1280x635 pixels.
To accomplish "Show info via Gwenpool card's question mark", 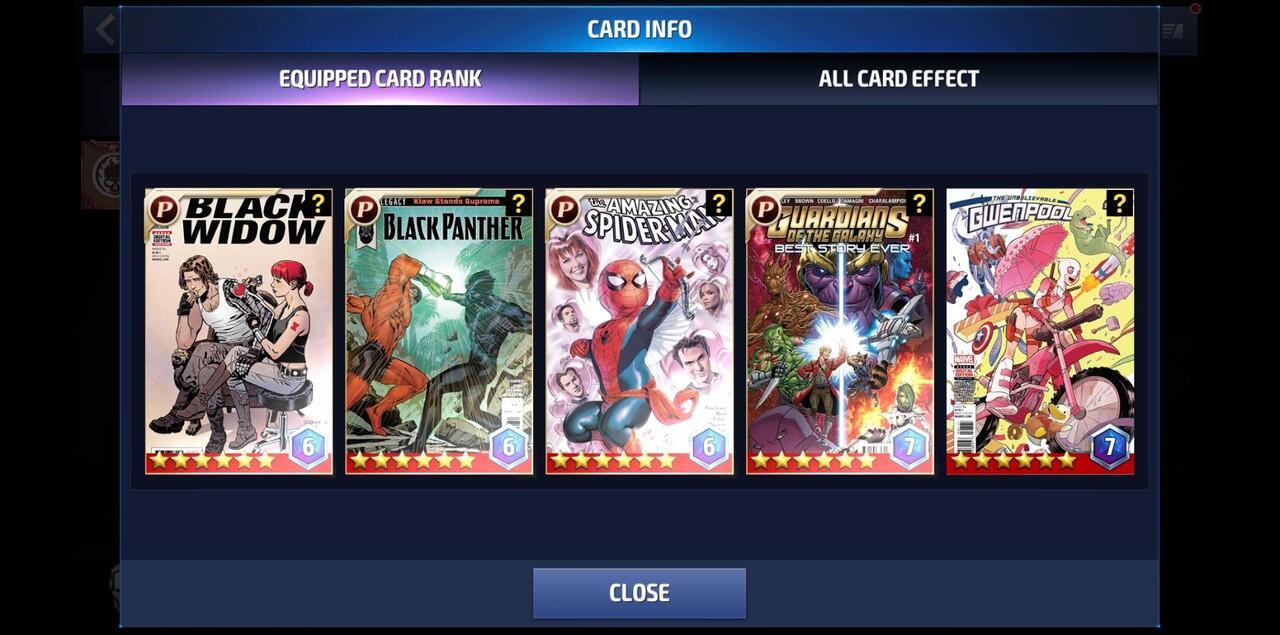I will pyautogui.click(x=1119, y=204).
